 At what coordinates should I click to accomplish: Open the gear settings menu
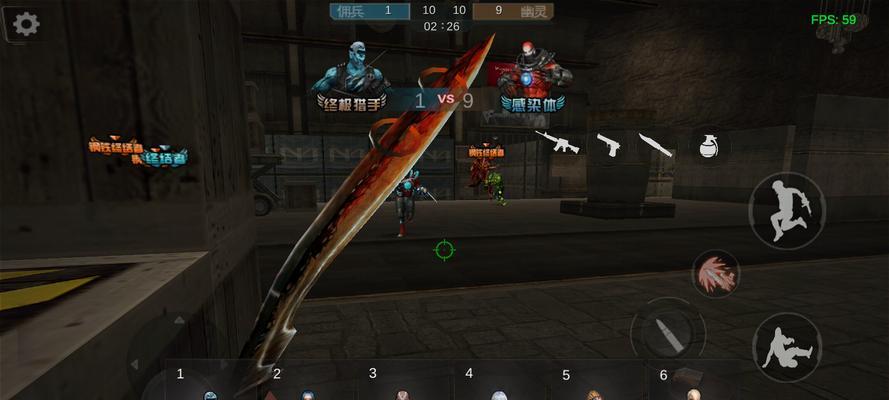pos(26,24)
